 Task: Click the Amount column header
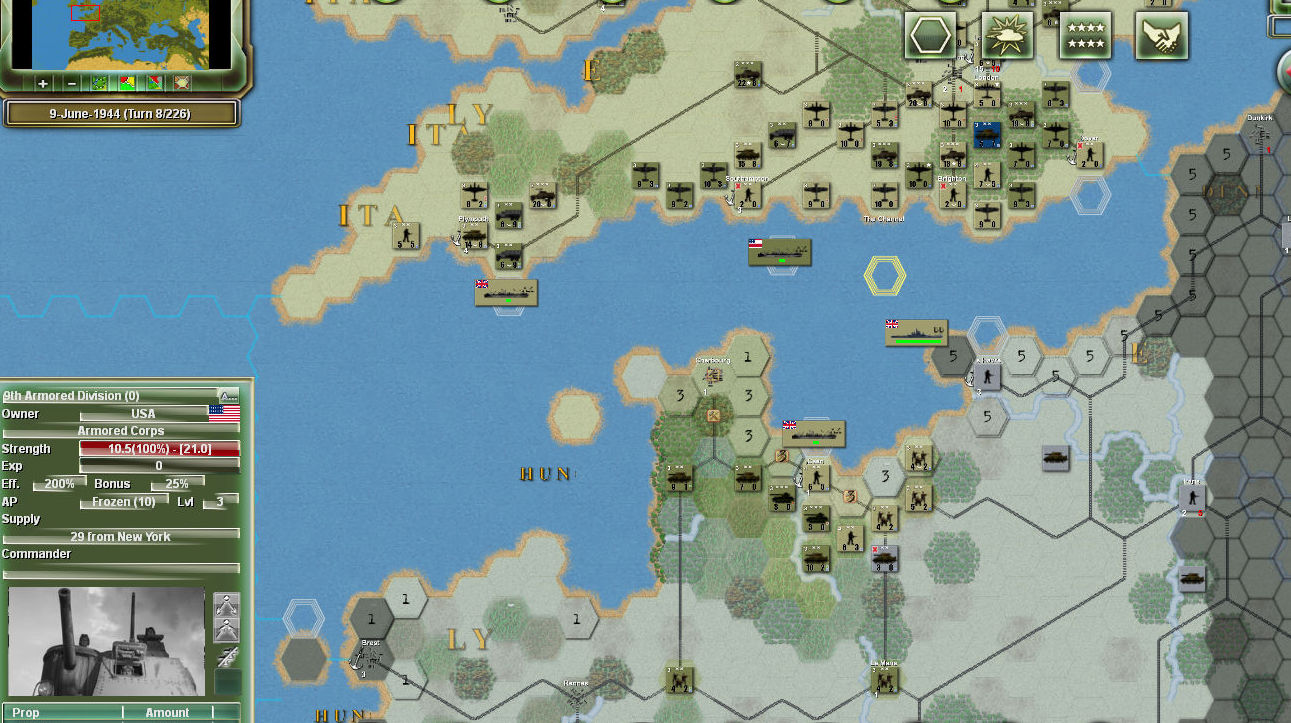pos(166,712)
